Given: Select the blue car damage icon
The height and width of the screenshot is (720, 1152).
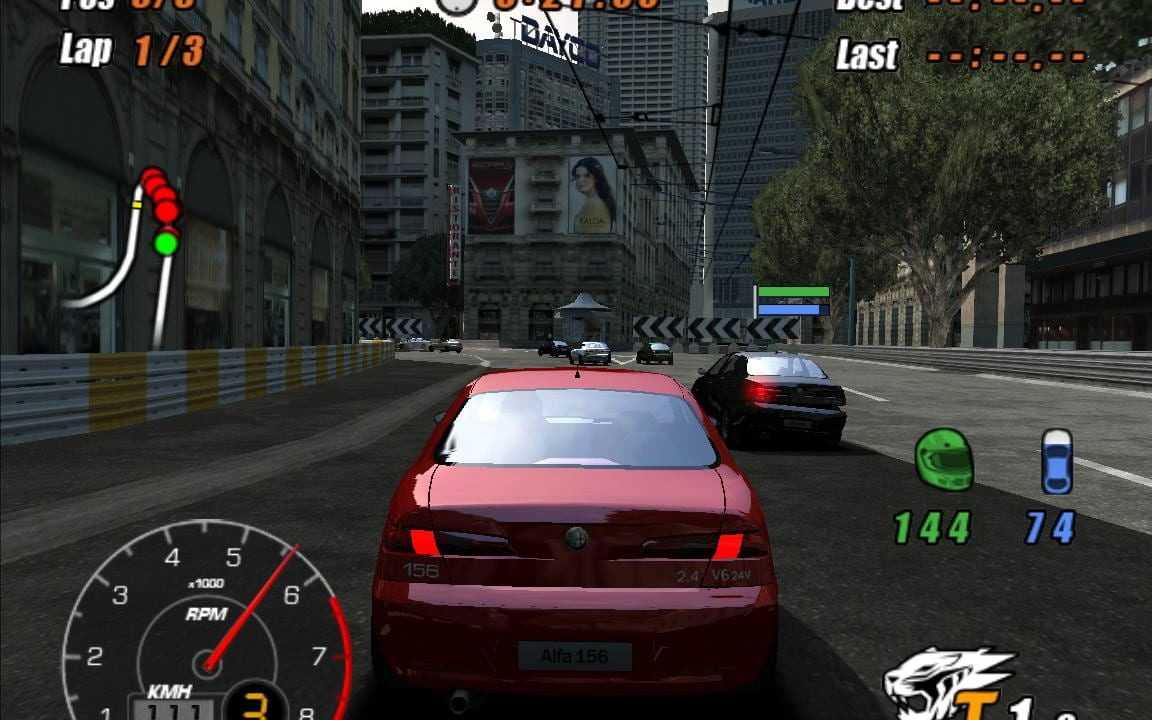Looking at the screenshot, I should 1056,461.
